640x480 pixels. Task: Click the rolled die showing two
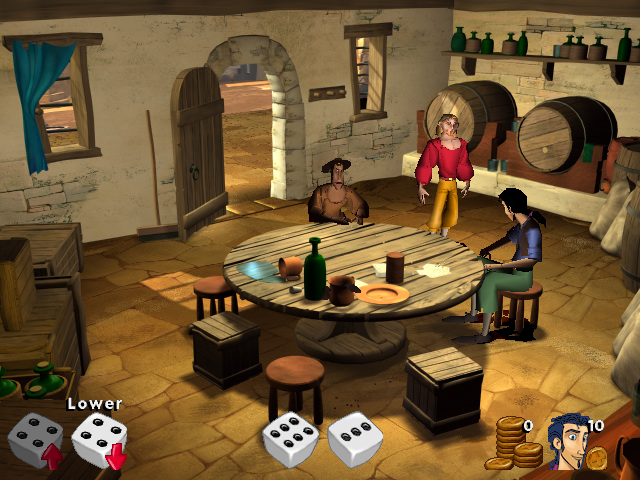point(355,440)
